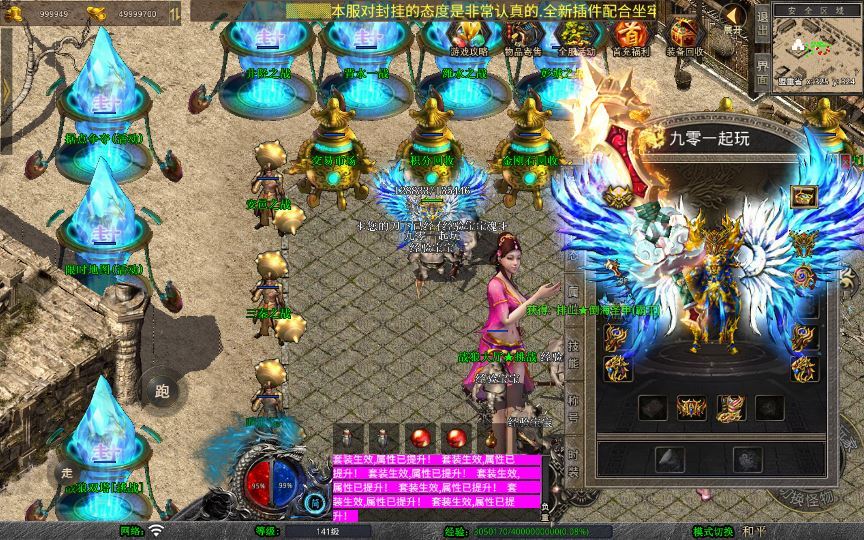Switch to the 称号 title tab
Screen dimensions: 864x540
pos(574,406)
